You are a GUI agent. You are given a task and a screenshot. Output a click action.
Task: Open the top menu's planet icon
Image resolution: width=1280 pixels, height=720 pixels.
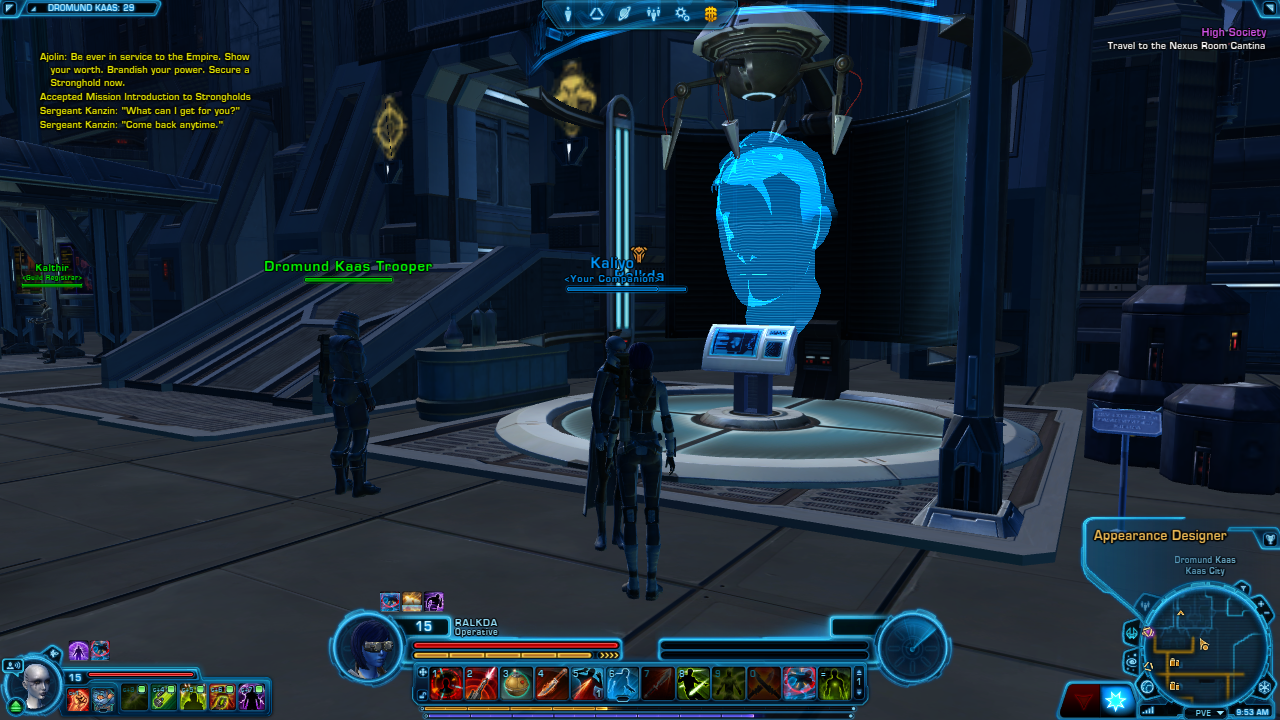point(625,14)
